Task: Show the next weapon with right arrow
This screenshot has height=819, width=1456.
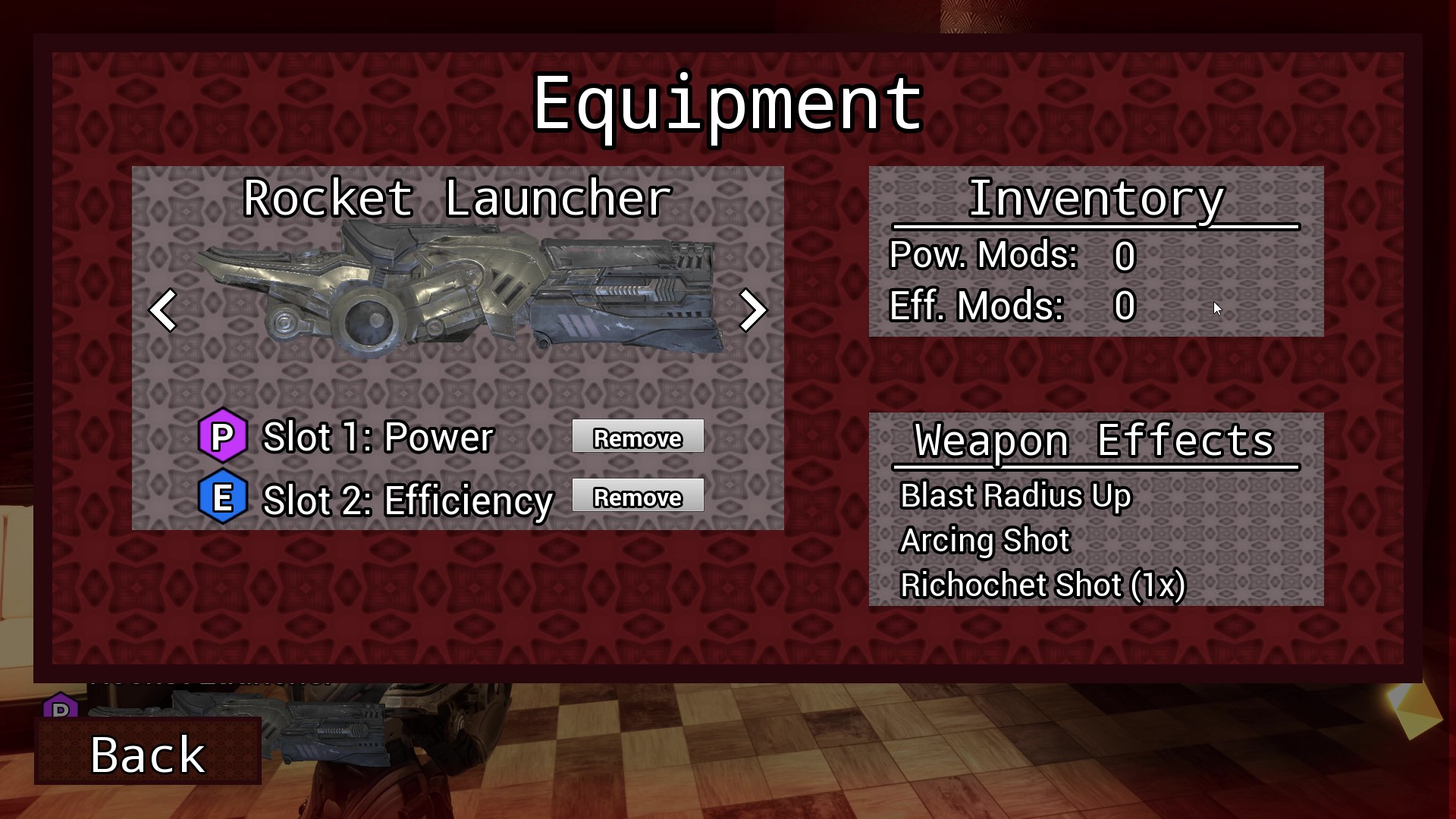Action: [752, 310]
